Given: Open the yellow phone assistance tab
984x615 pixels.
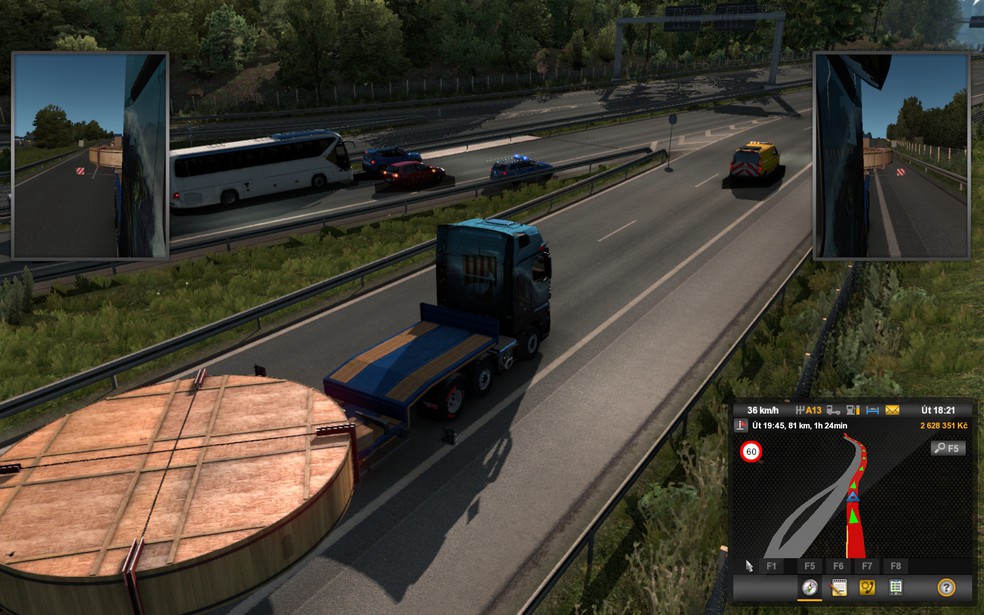Looking at the screenshot, I should 867,588.
